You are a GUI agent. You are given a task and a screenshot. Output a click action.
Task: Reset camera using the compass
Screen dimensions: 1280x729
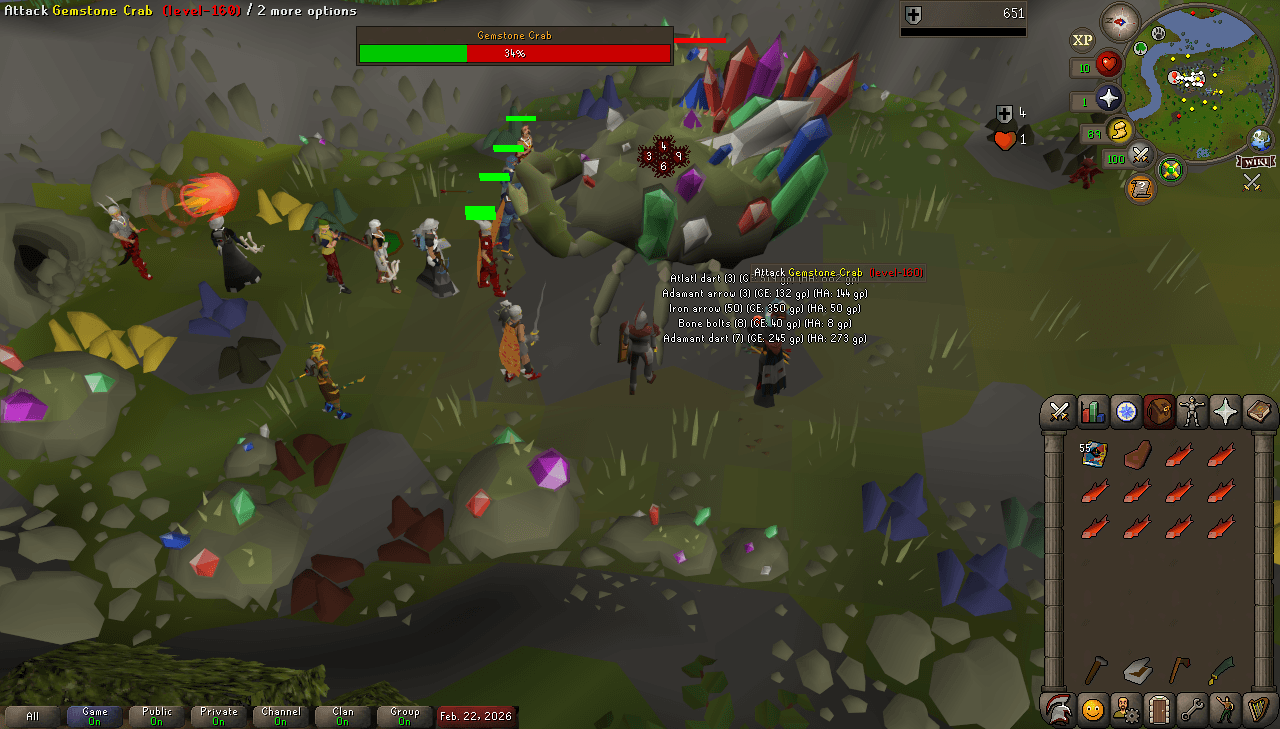[1120, 23]
